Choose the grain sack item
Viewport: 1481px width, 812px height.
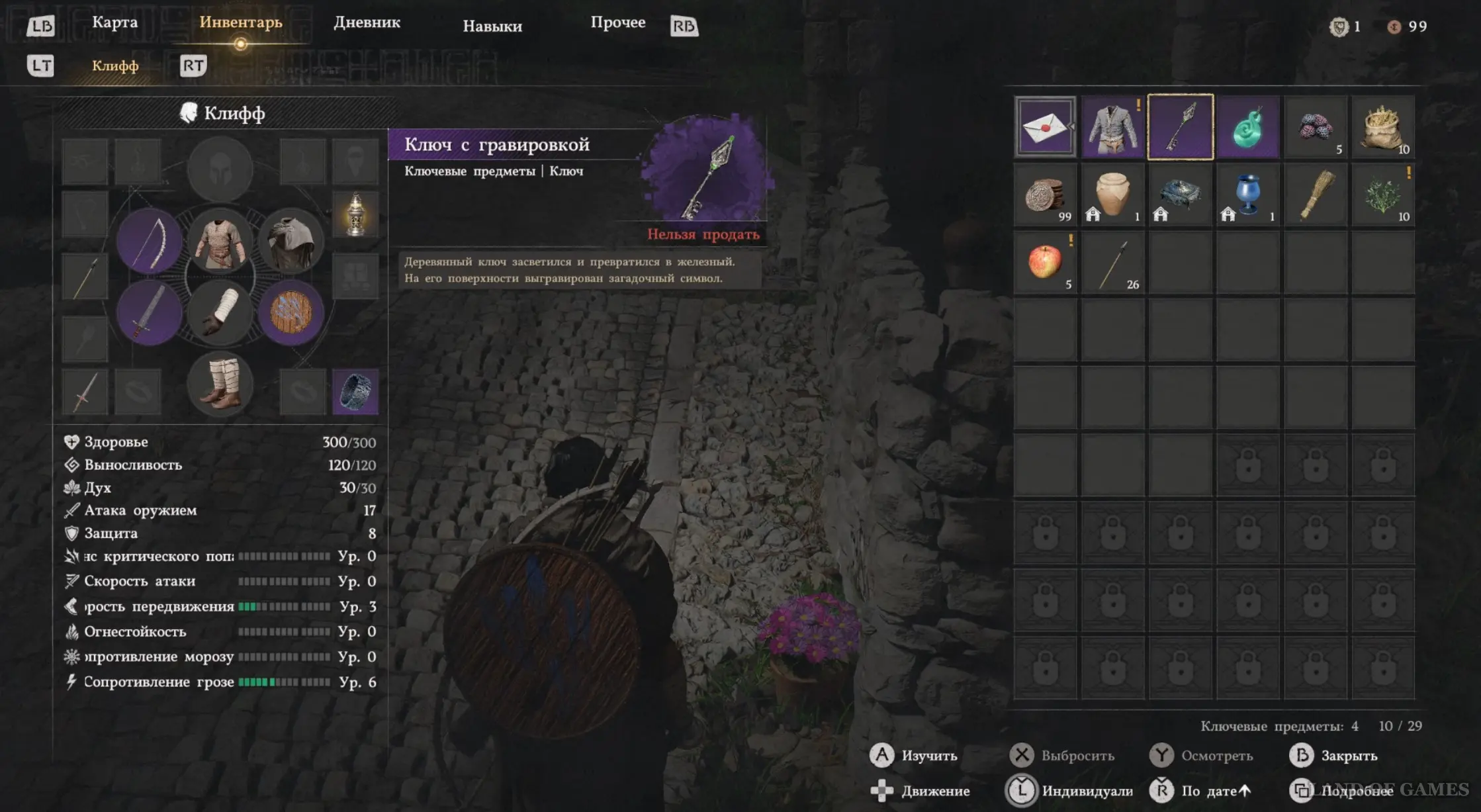pos(1383,127)
